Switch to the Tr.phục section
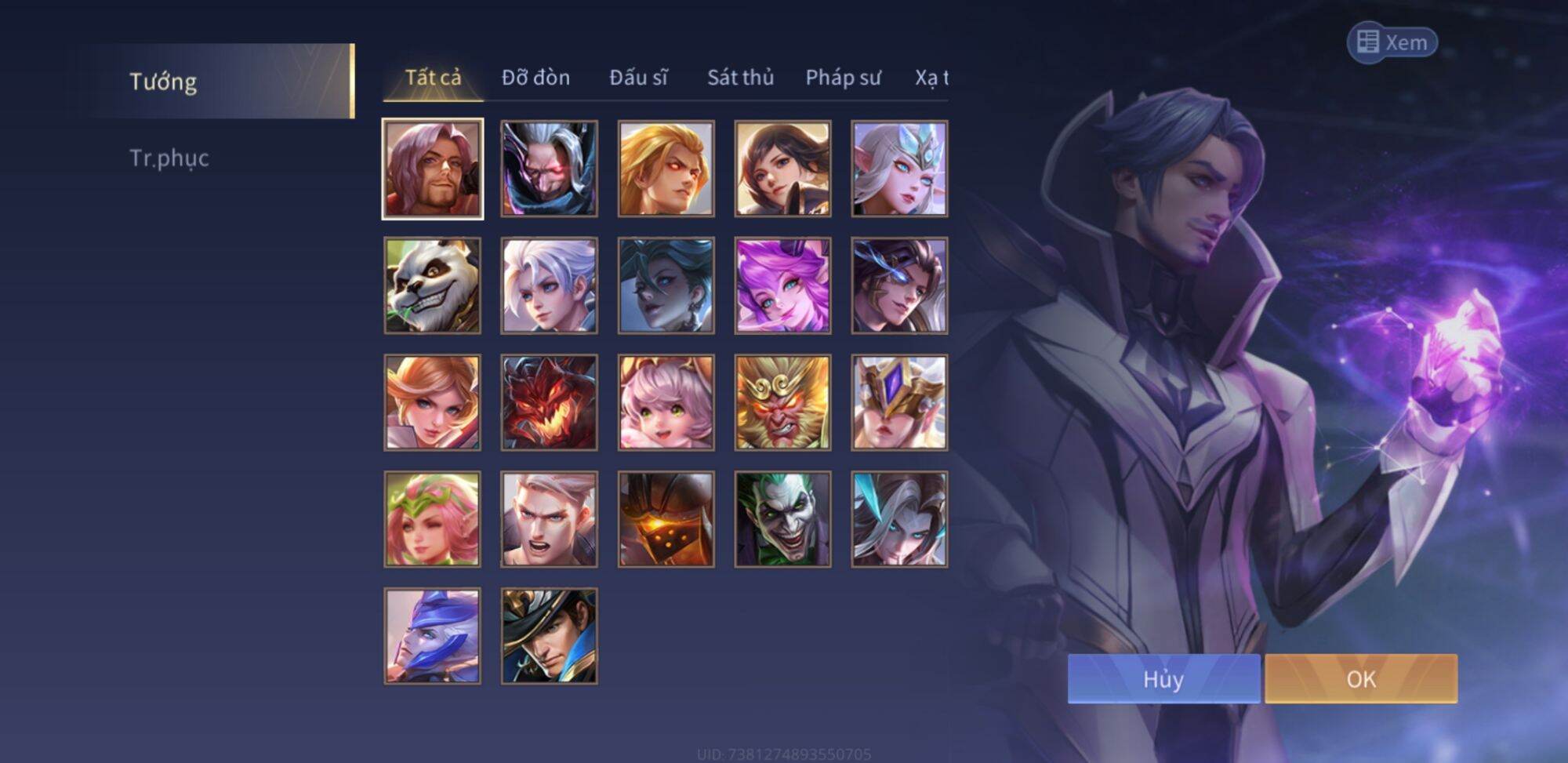1568x763 pixels. point(169,158)
